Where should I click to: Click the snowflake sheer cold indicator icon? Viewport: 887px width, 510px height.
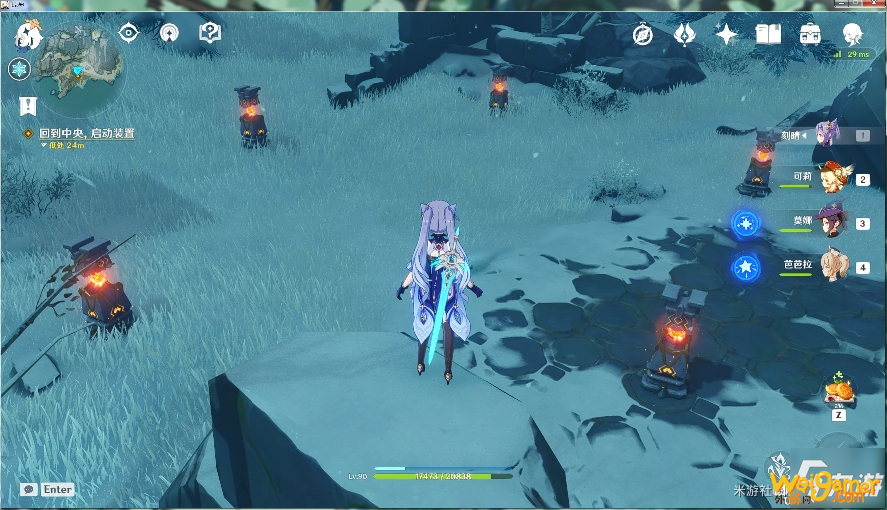click(x=19, y=69)
